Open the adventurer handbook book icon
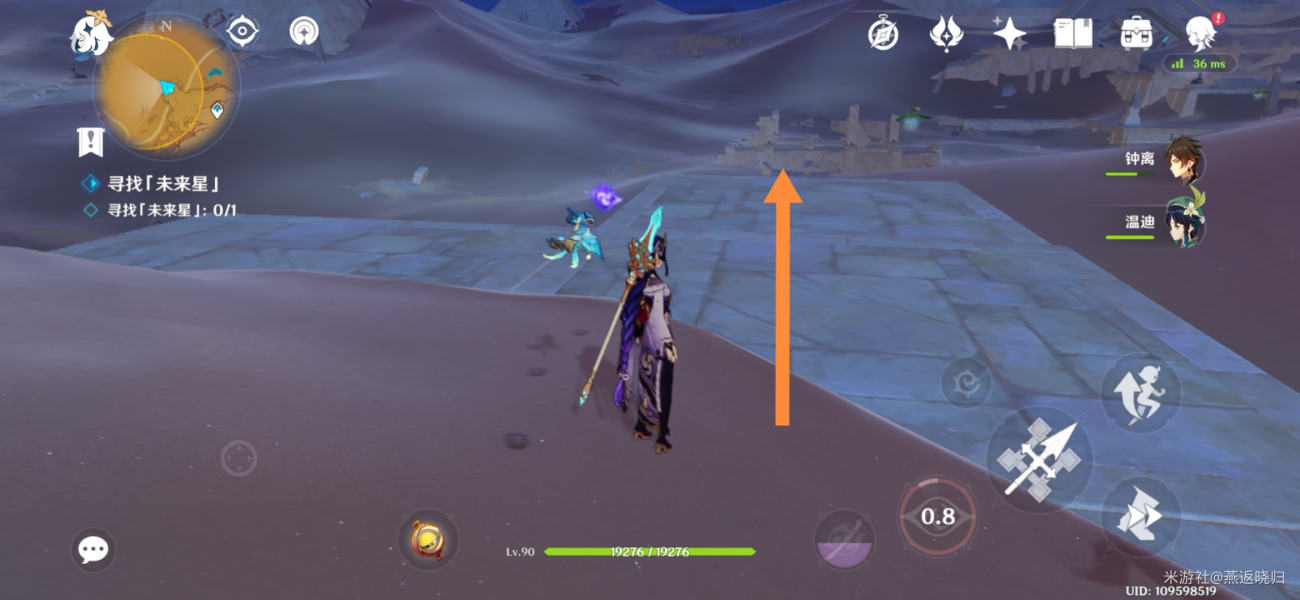Image resolution: width=1300 pixels, height=600 pixels. click(x=1072, y=34)
